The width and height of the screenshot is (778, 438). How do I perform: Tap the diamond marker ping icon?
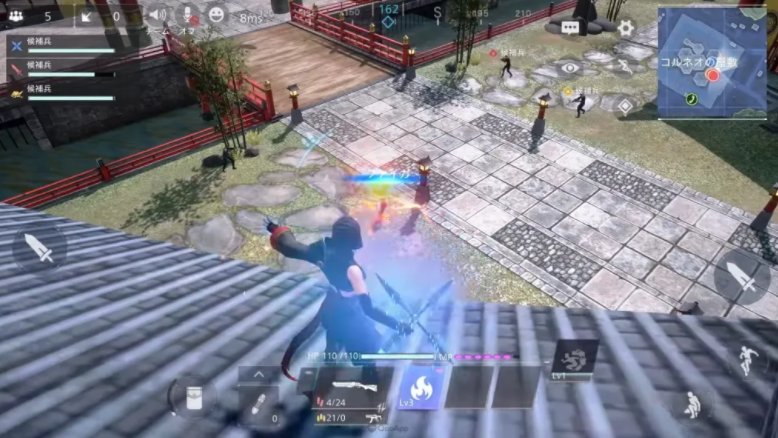(623, 103)
